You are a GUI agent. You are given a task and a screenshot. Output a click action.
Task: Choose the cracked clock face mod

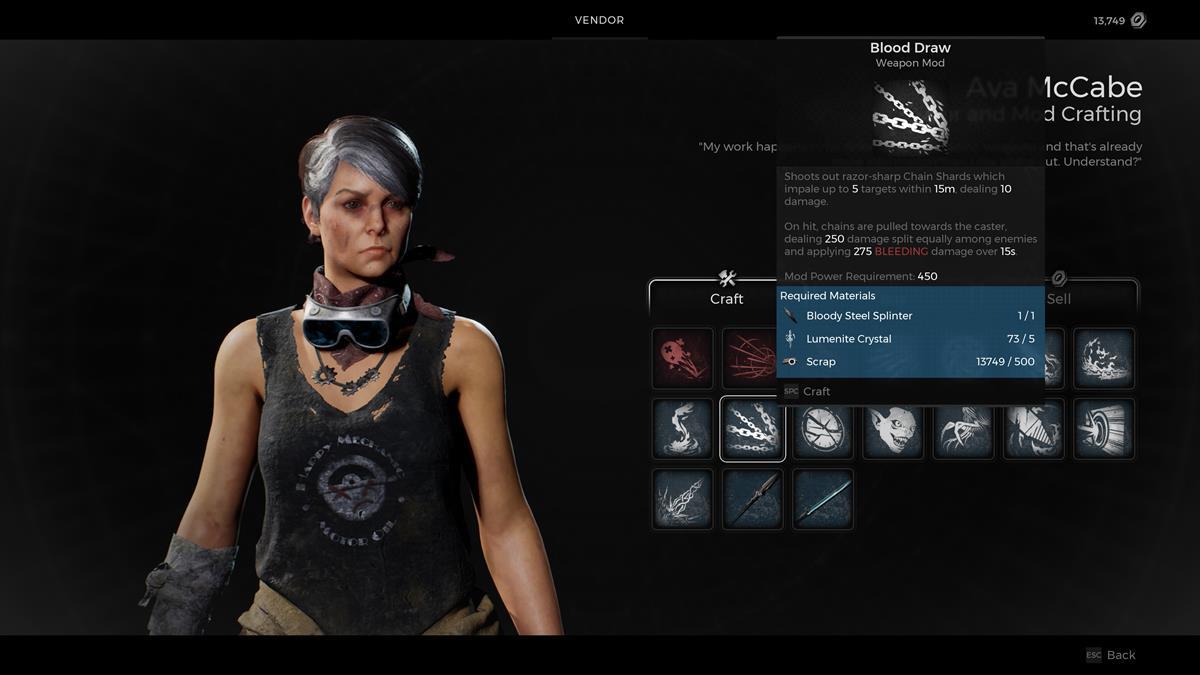point(823,429)
